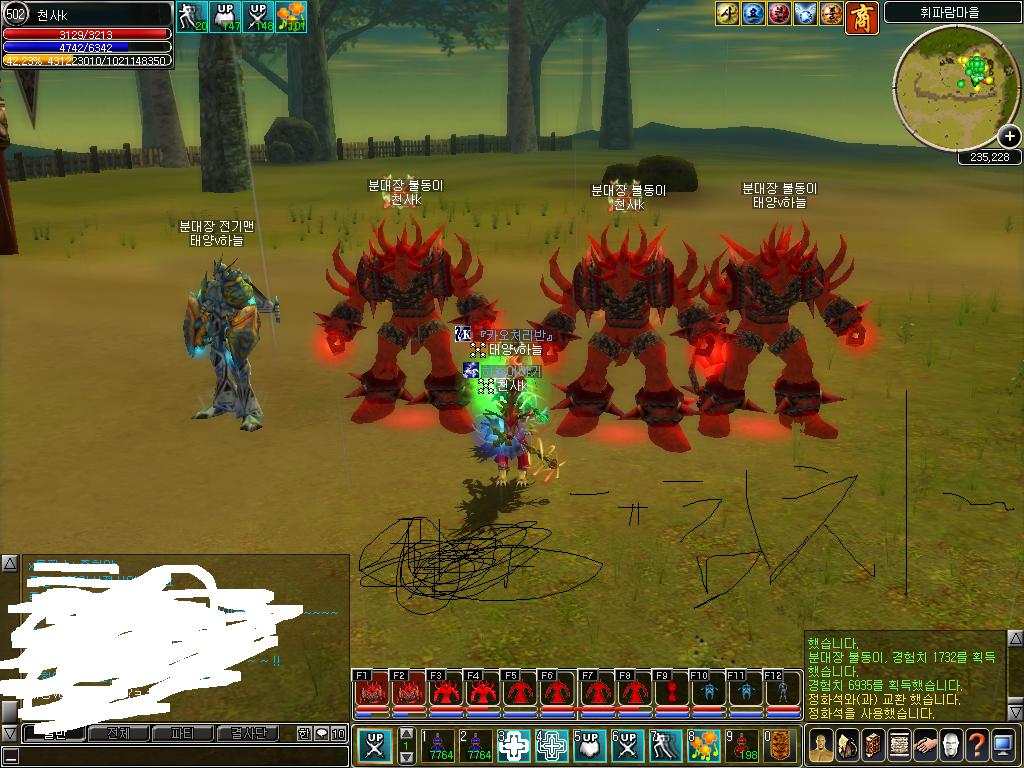
Task: Select the F1 red demon summon slot
Action: pyautogui.click(x=372, y=692)
